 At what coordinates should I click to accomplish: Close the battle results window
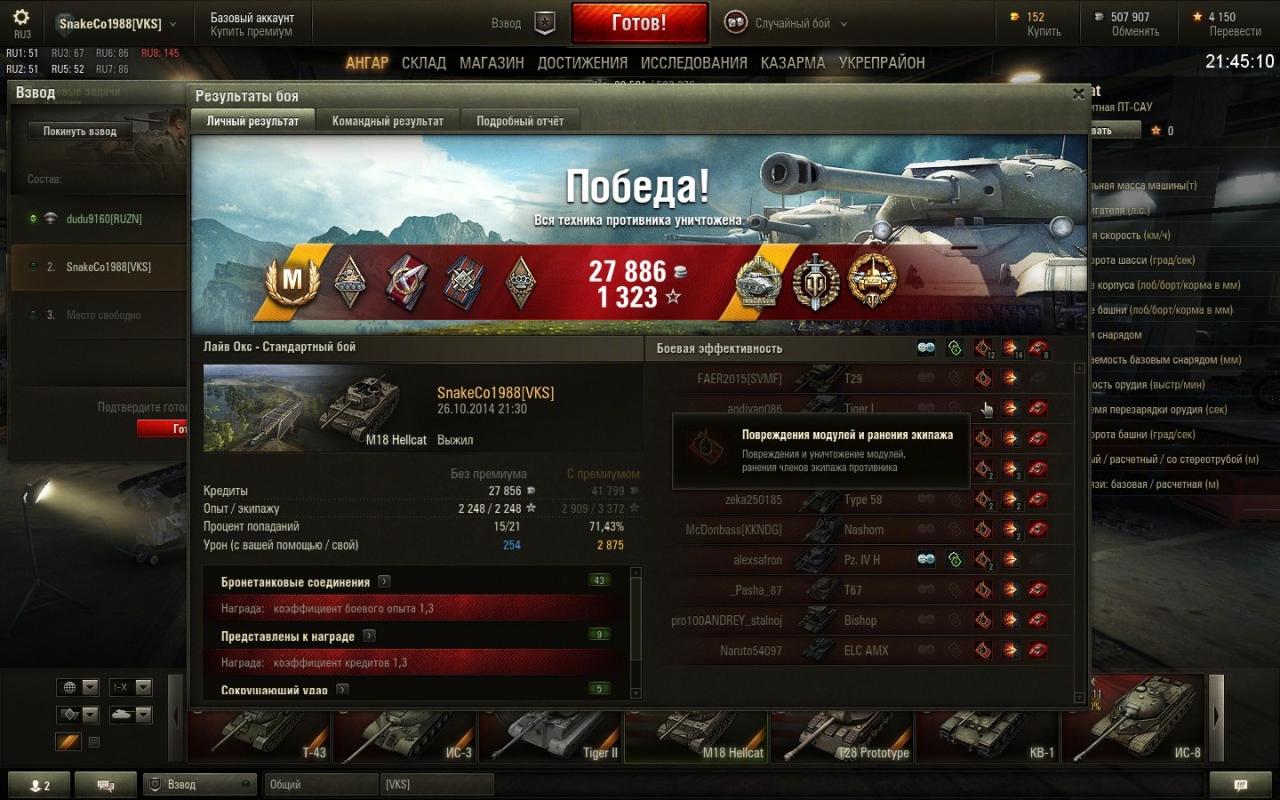(x=1078, y=94)
